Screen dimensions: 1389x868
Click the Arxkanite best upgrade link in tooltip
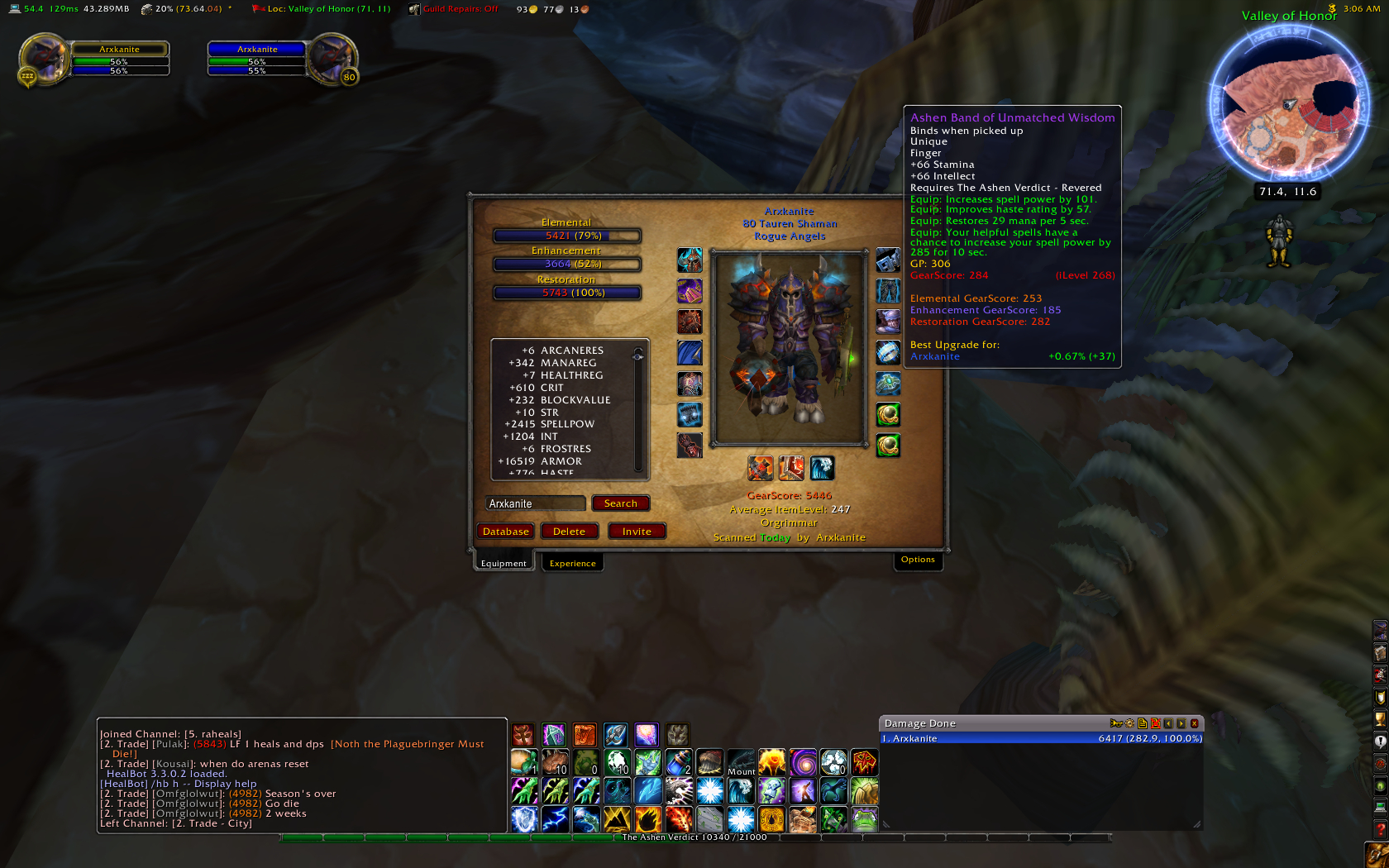[x=934, y=355]
